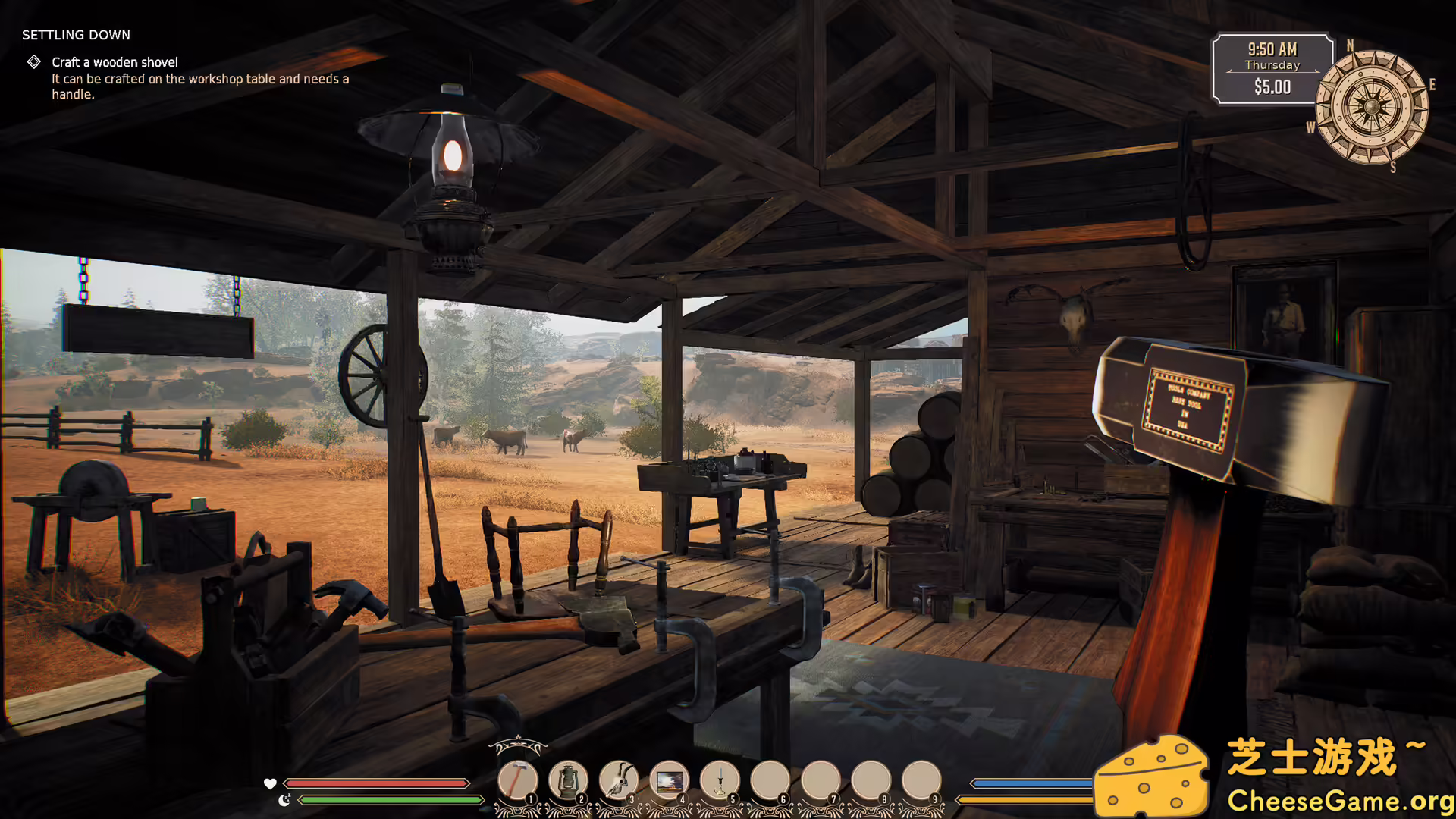Toggle empty hotbar slot 6
Screen dimensions: 1456x819
[x=768, y=780]
